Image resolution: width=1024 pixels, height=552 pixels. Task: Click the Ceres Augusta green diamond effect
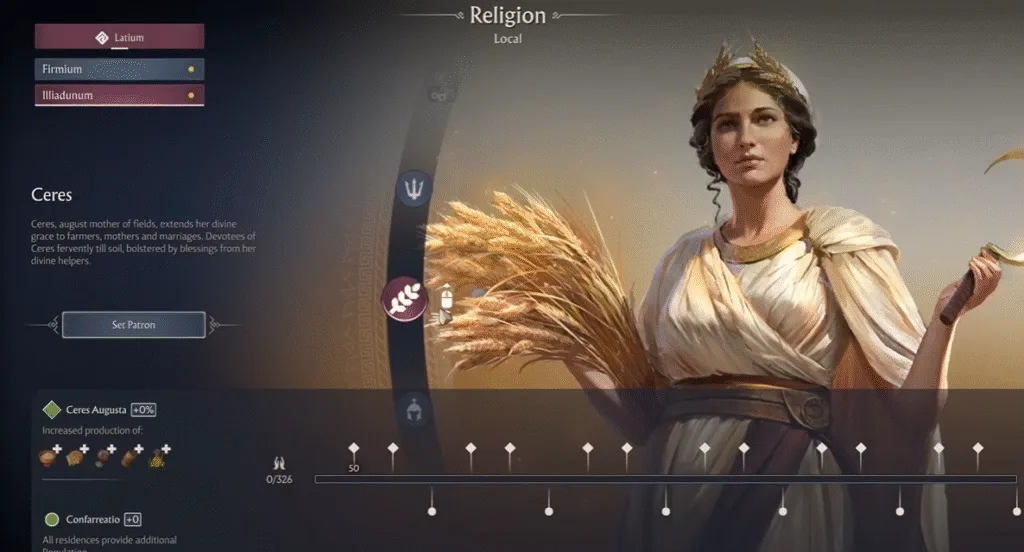pyautogui.click(x=52, y=410)
